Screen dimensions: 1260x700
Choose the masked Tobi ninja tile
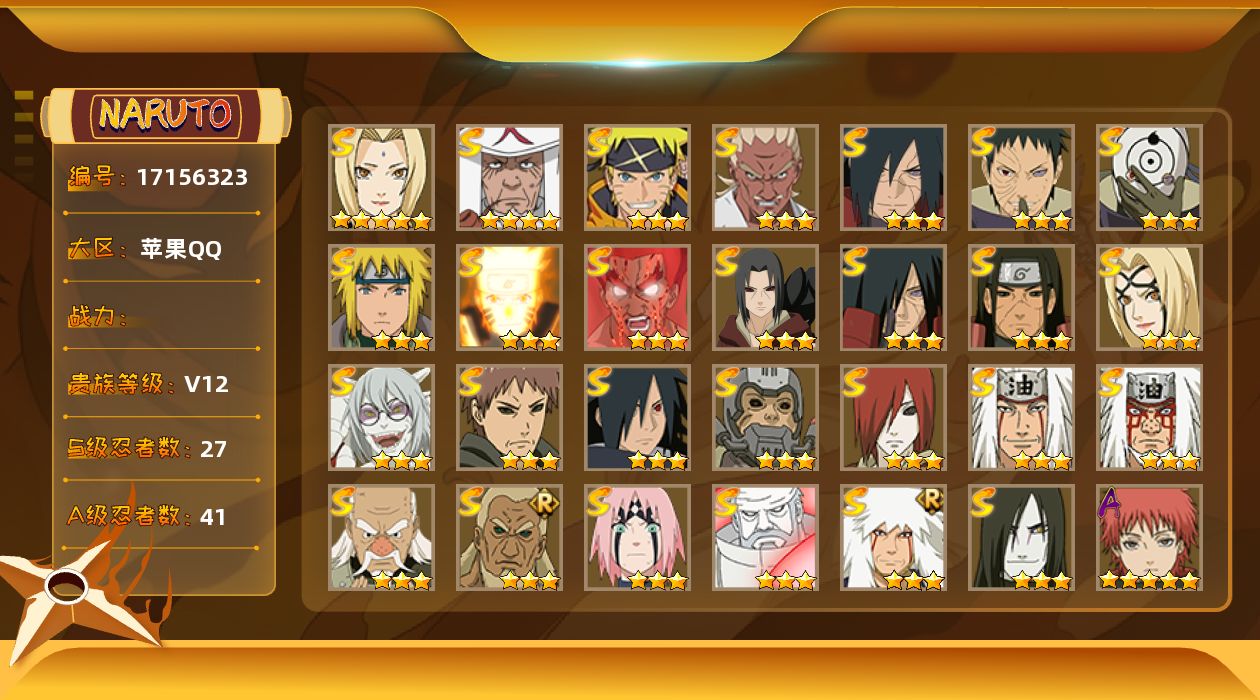1149,177
